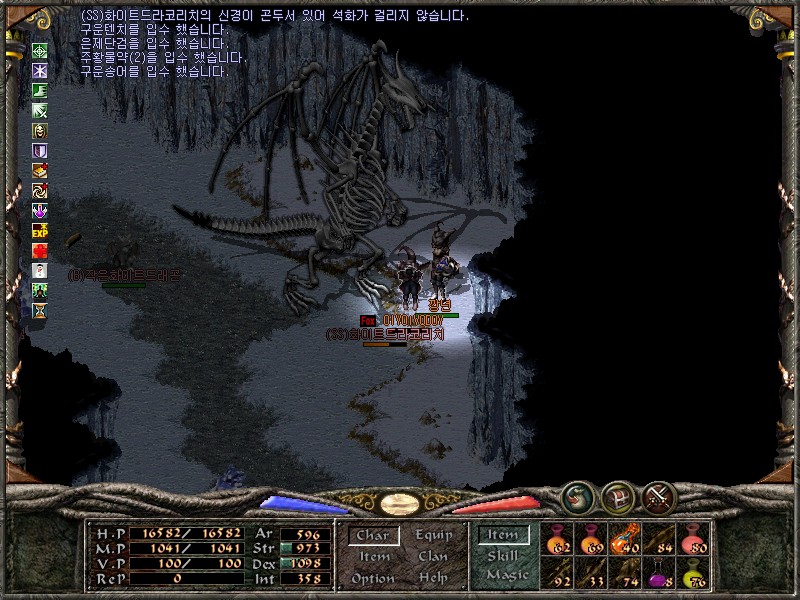Select the Clan menu entry
Viewport: 800px width, 600px height.
(433, 557)
